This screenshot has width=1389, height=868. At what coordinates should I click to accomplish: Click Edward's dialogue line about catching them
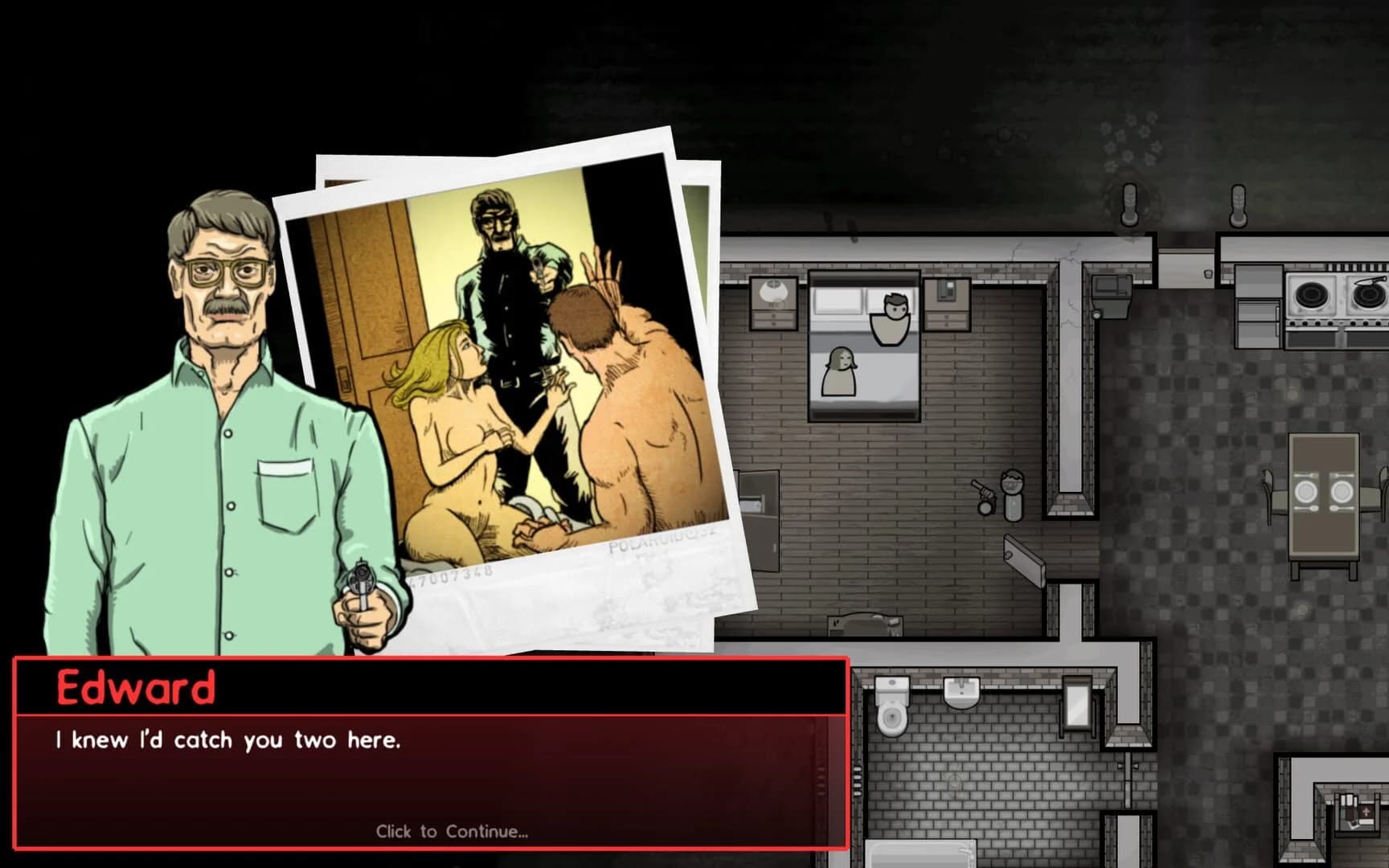pyautogui.click(x=229, y=740)
